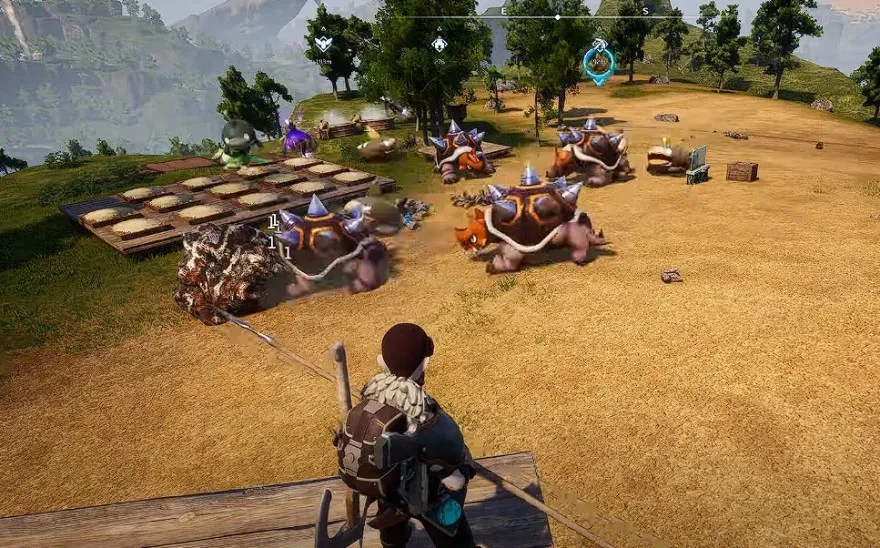The image size is (880, 548).
Task: Click the crossed pickaxe marker icon
Action: tap(598, 44)
